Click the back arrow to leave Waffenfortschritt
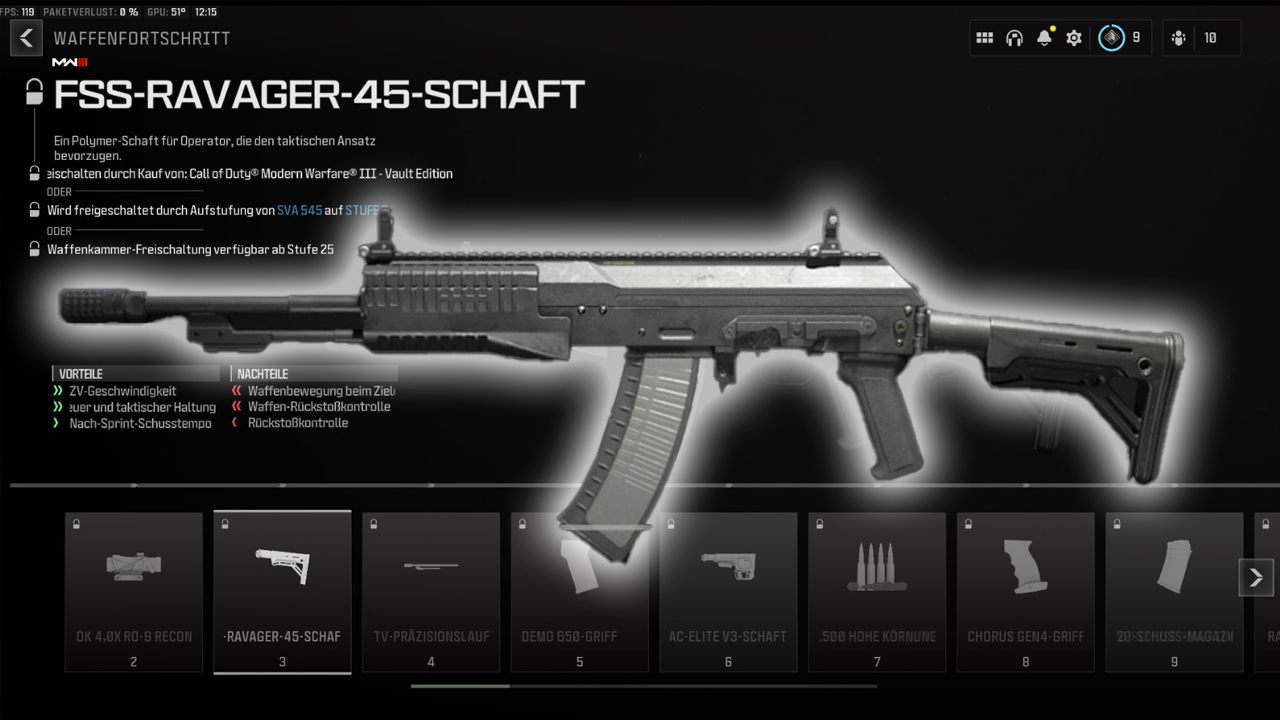 pyautogui.click(x=26, y=37)
